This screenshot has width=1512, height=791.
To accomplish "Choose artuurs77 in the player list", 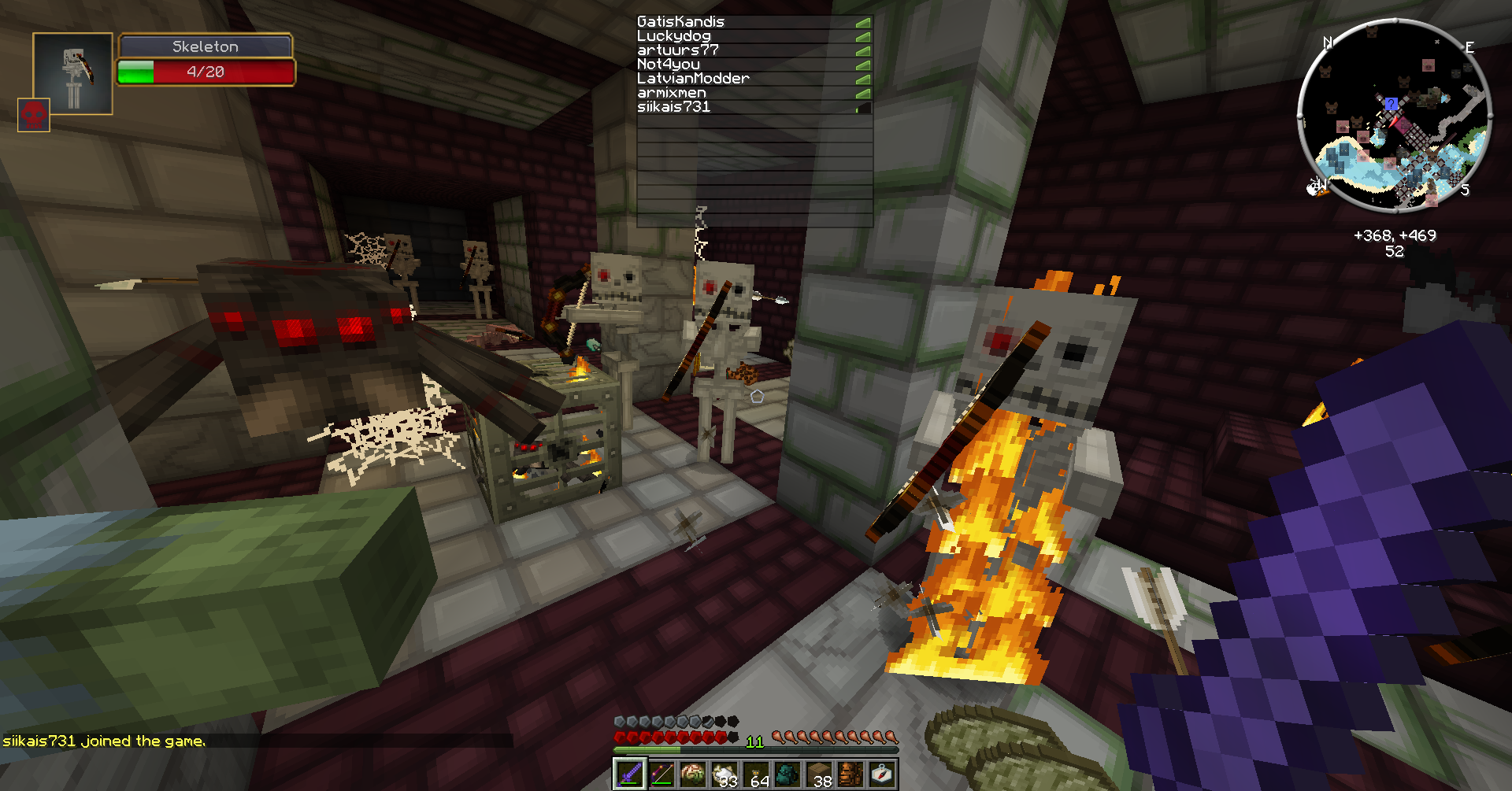I will [x=678, y=50].
